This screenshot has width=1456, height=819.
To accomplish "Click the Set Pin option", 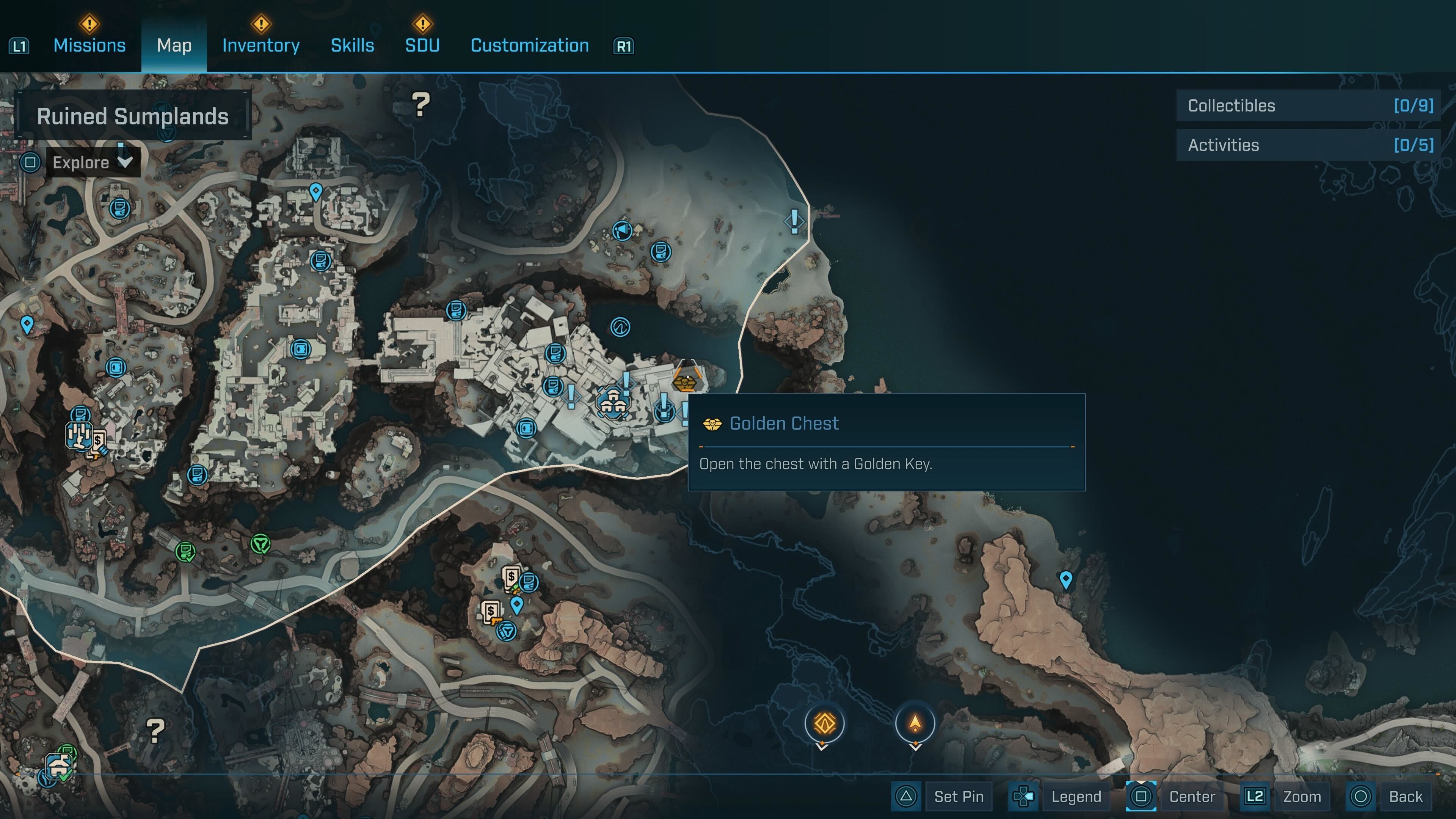I will (958, 796).
